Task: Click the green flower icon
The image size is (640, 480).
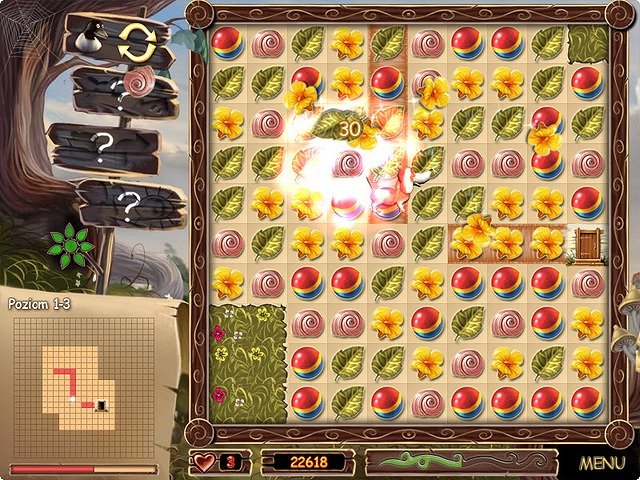Action: (71, 246)
